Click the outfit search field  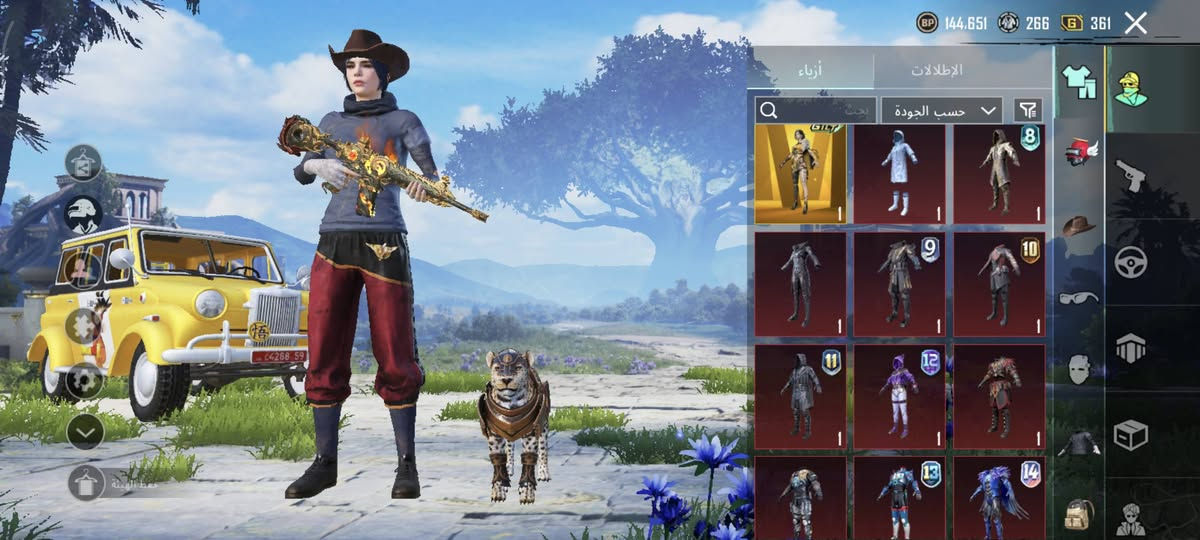(815, 109)
